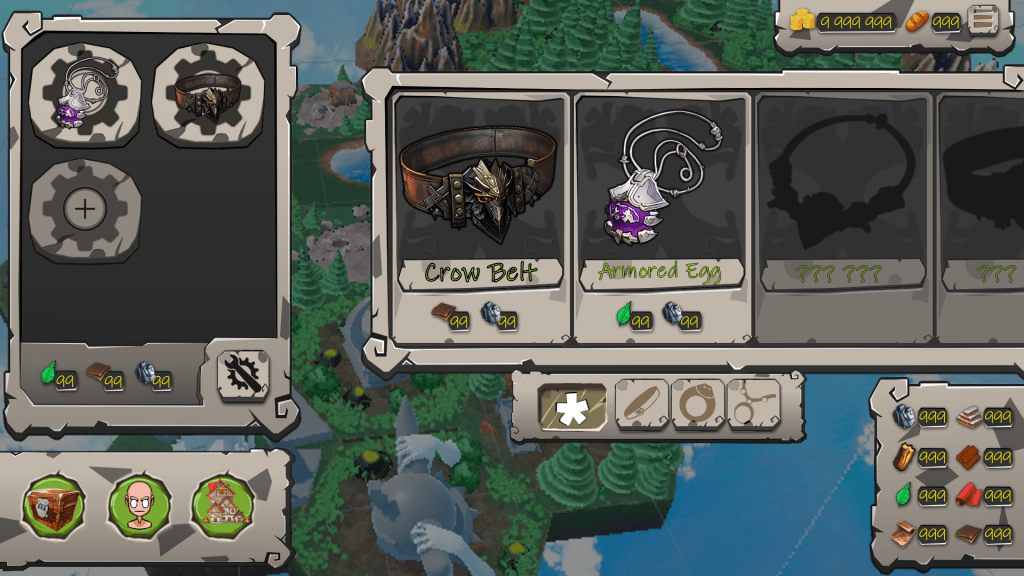
Task: Open the hamburger menu beside the bread counter
Action: pos(983,20)
